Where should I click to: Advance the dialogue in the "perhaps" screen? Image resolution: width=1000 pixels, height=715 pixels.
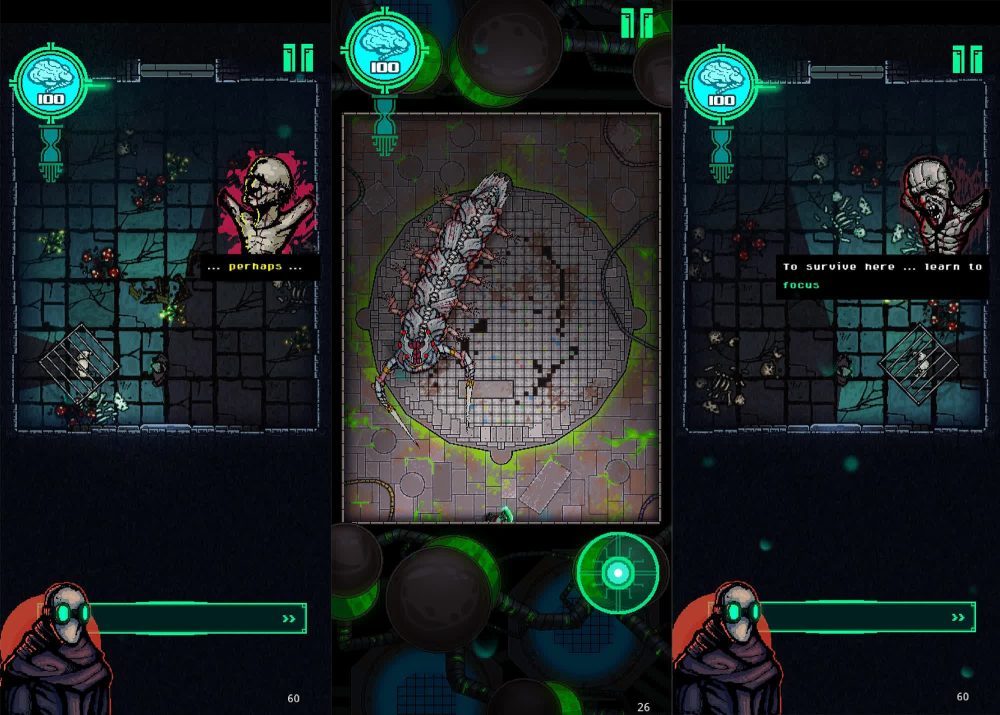(x=289, y=619)
